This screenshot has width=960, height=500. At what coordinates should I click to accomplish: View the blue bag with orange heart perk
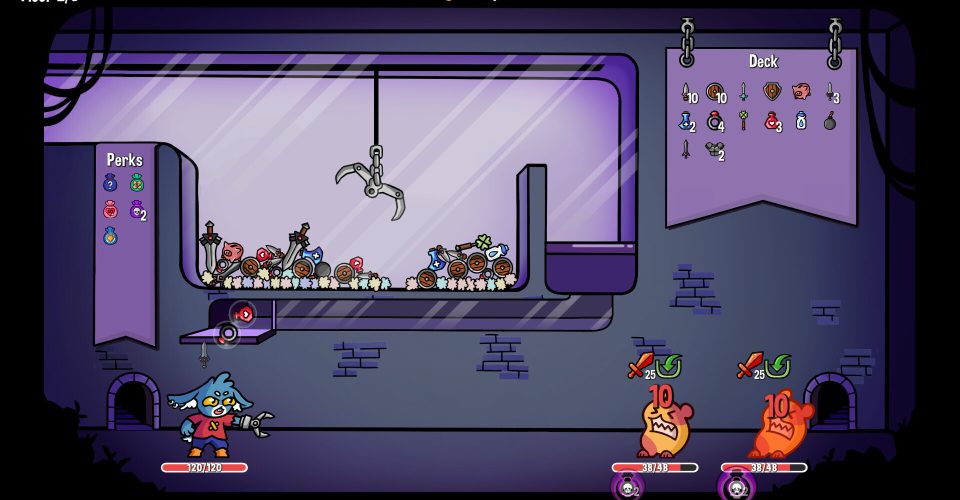pyautogui.click(x=111, y=237)
